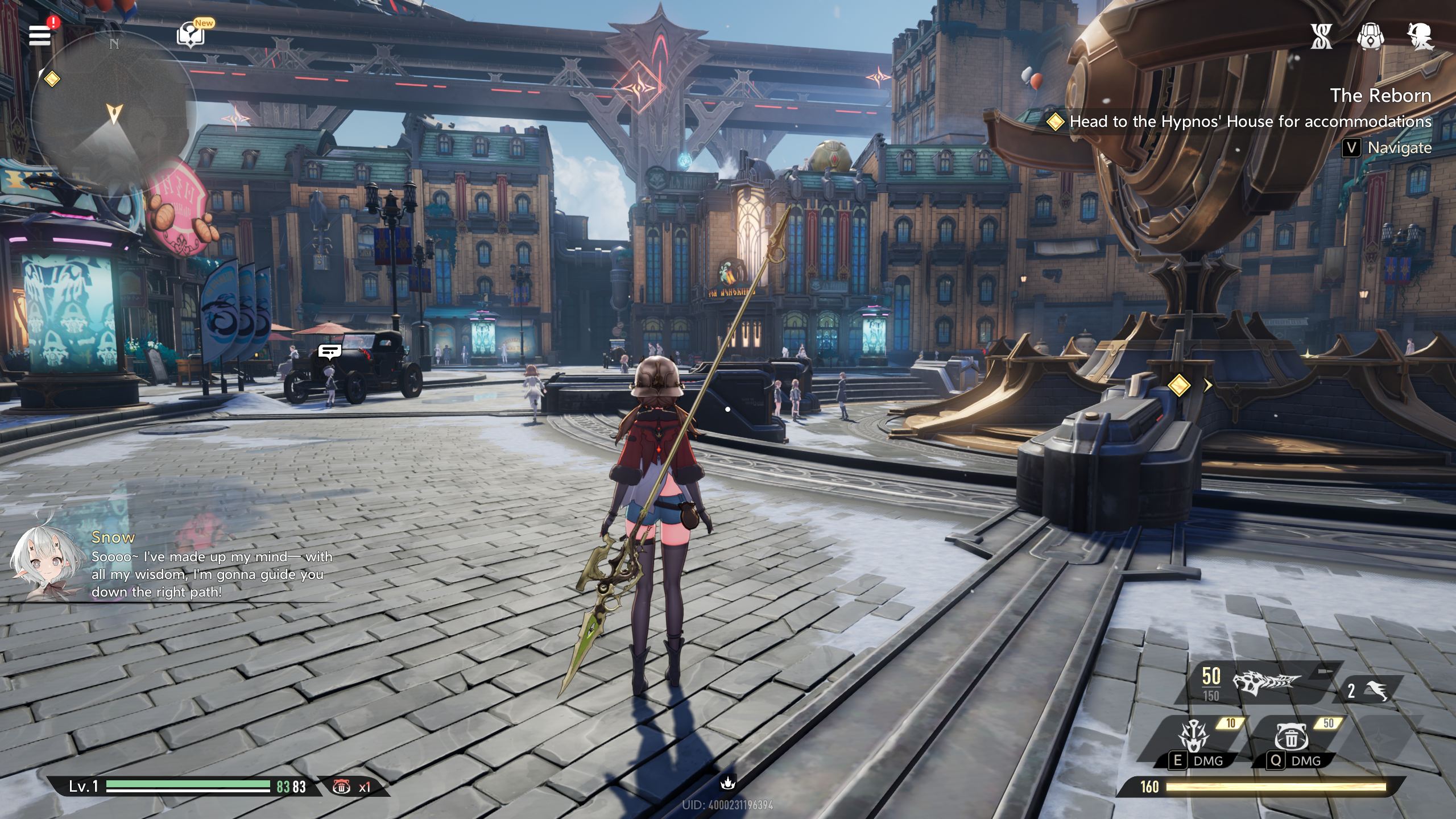Select the yellow quest marker on minimap
1456x819 pixels.
coord(52,78)
